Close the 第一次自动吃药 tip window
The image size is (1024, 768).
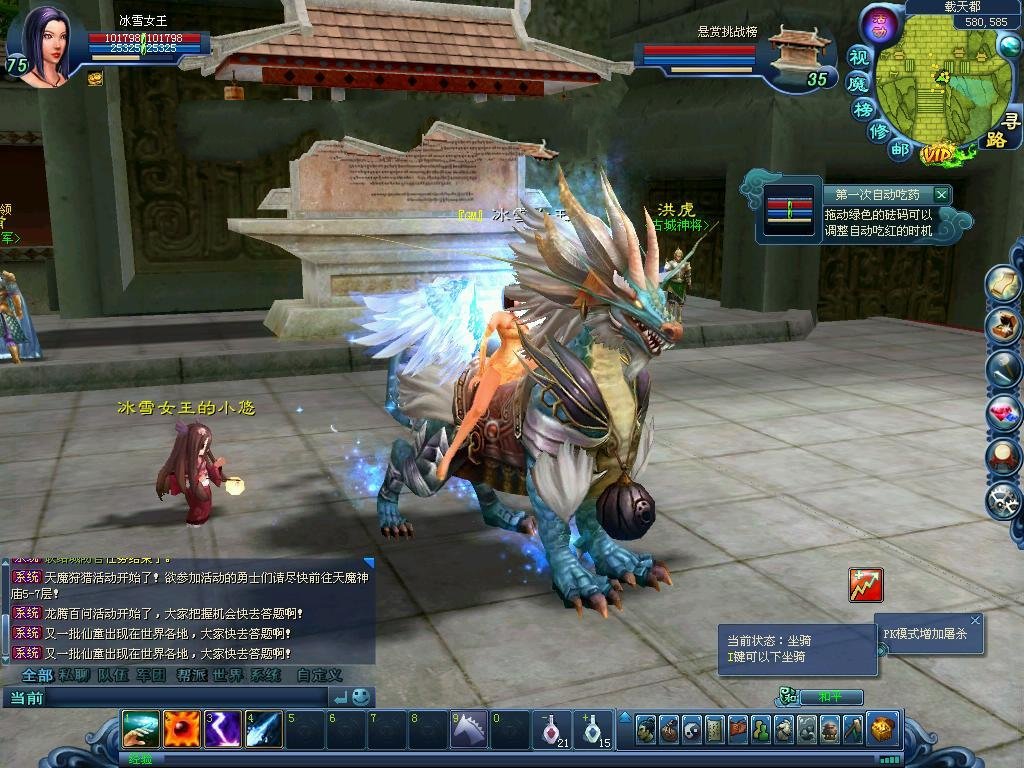(941, 195)
